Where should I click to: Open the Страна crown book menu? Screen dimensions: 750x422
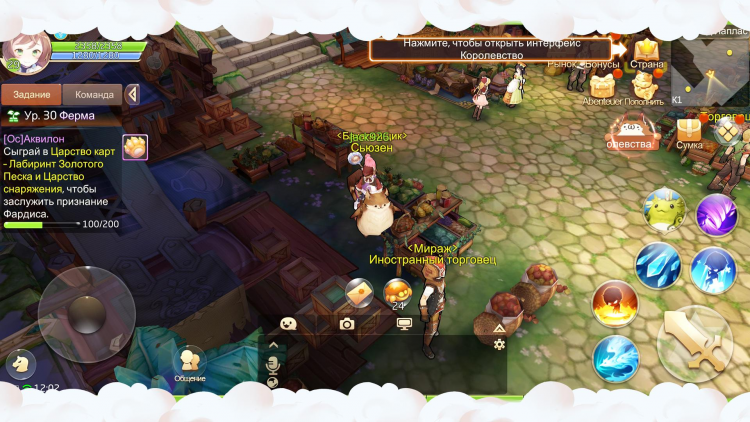tap(647, 51)
